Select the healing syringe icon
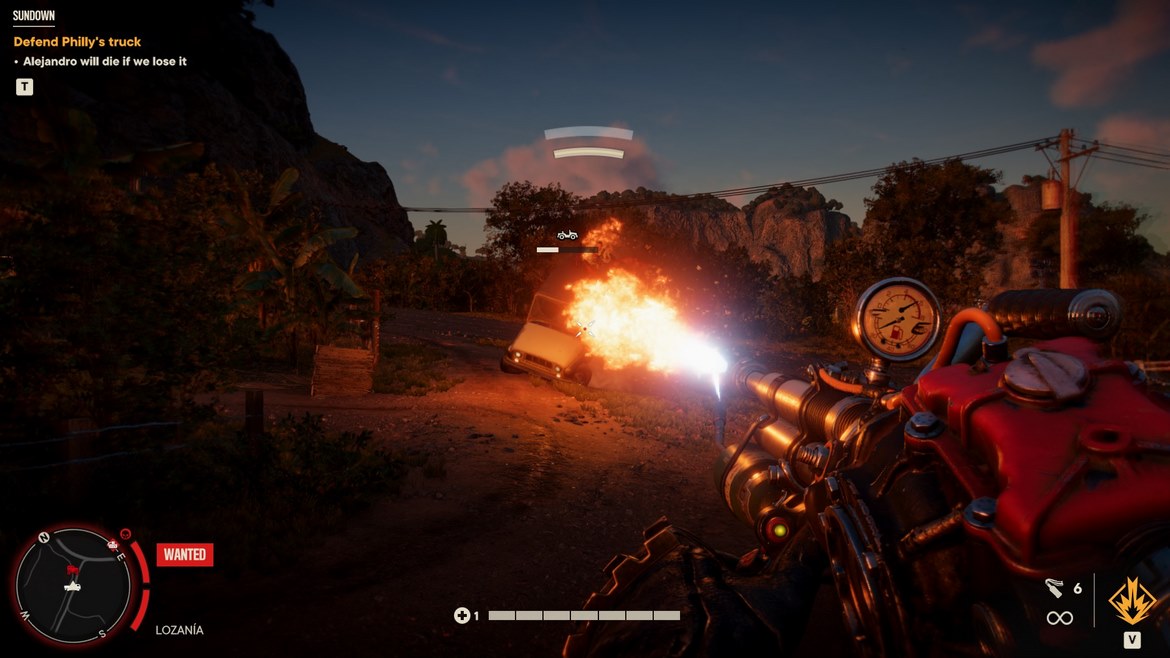This screenshot has height=658, width=1170. click(462, 616)
